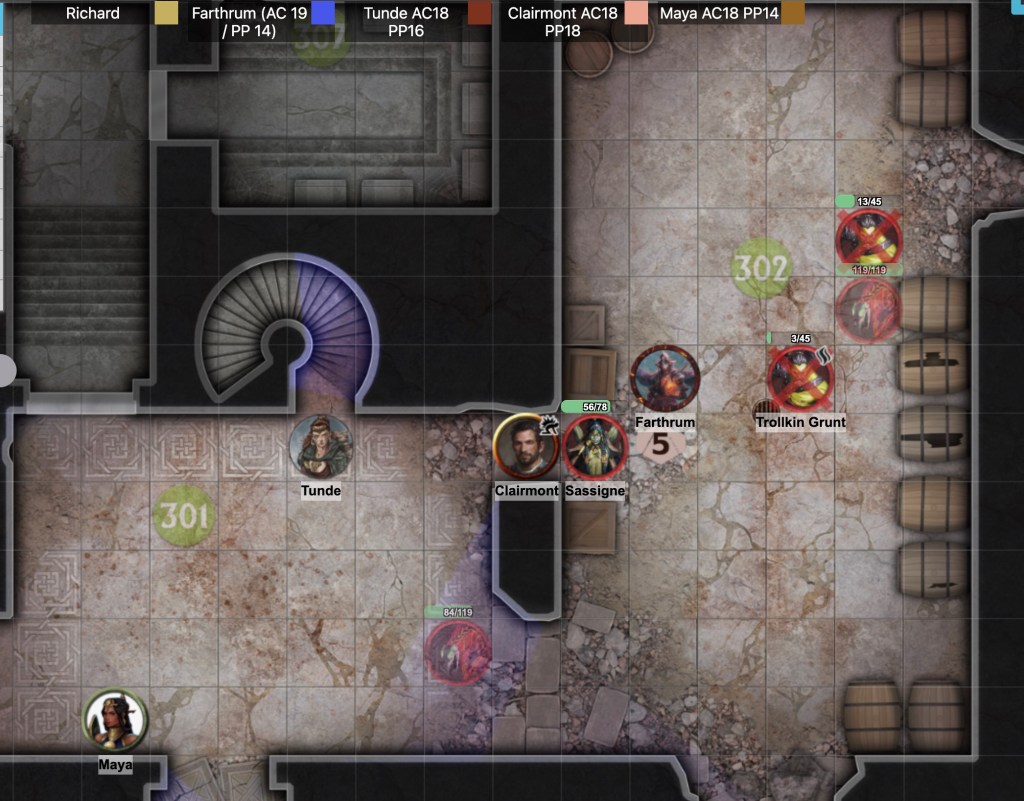Click Richard's name in the player list

93,14
